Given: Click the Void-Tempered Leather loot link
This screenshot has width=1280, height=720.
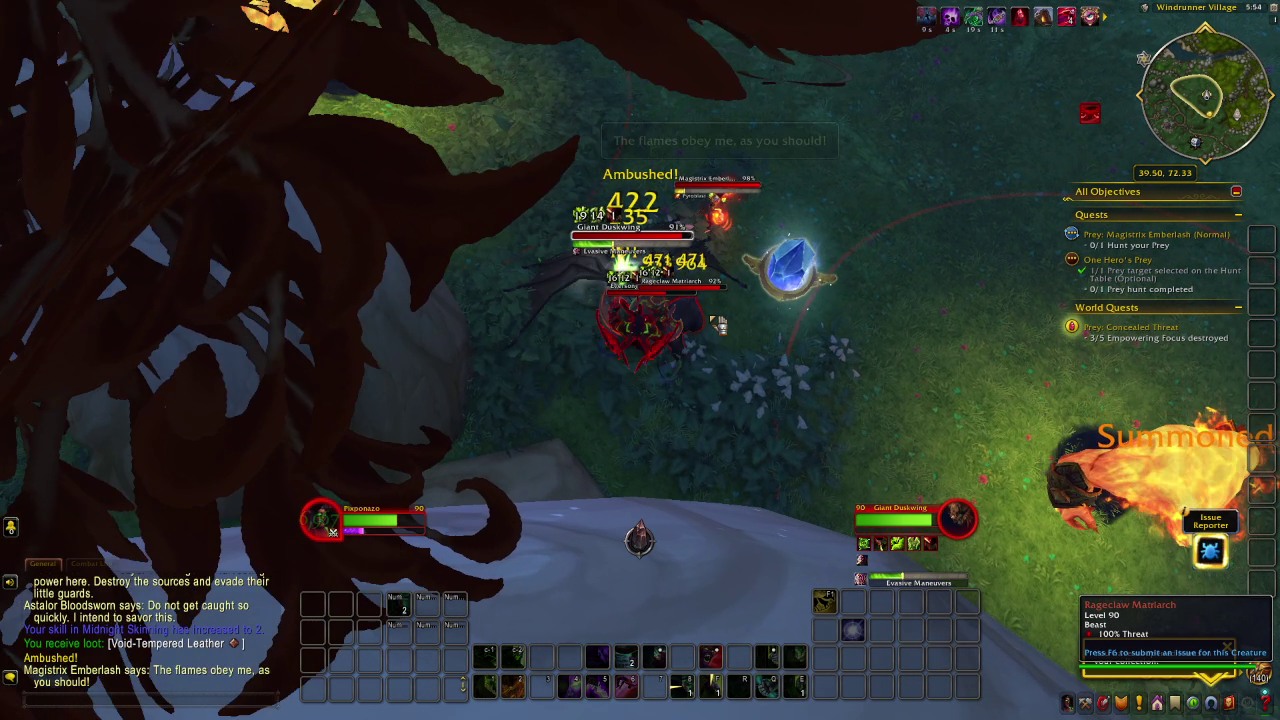Looking at the screenshot, I should pos(175,644).
